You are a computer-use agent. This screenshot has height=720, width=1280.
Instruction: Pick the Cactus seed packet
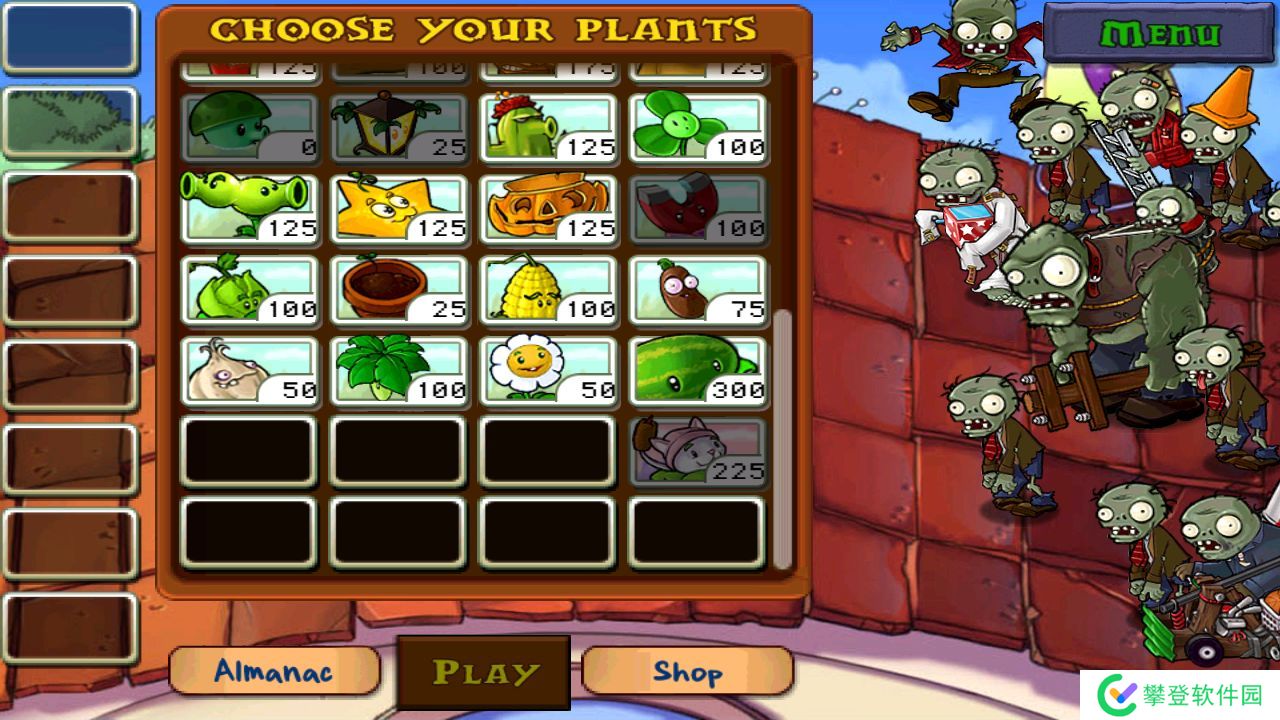click(549, 128)
